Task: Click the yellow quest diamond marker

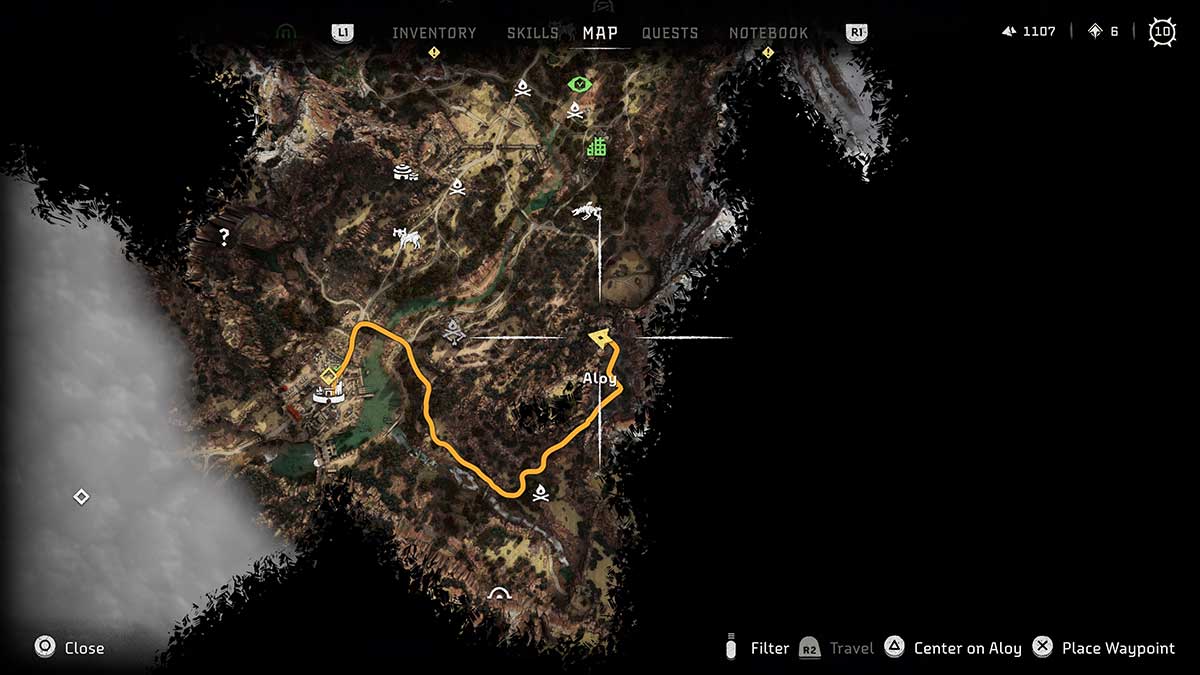Action: [x=327, y=375]
